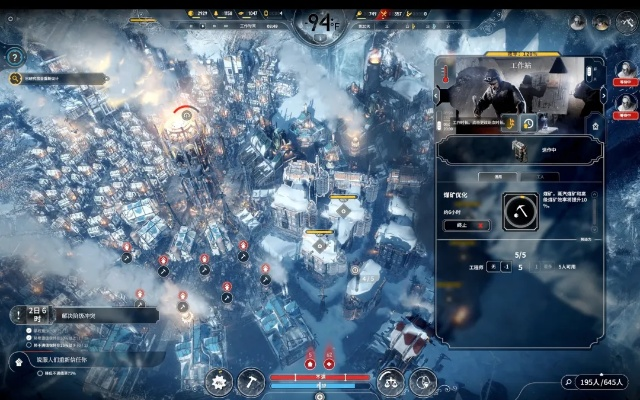
Task: Select the upper survivor portrait
Action: click(x=626, y=70)
